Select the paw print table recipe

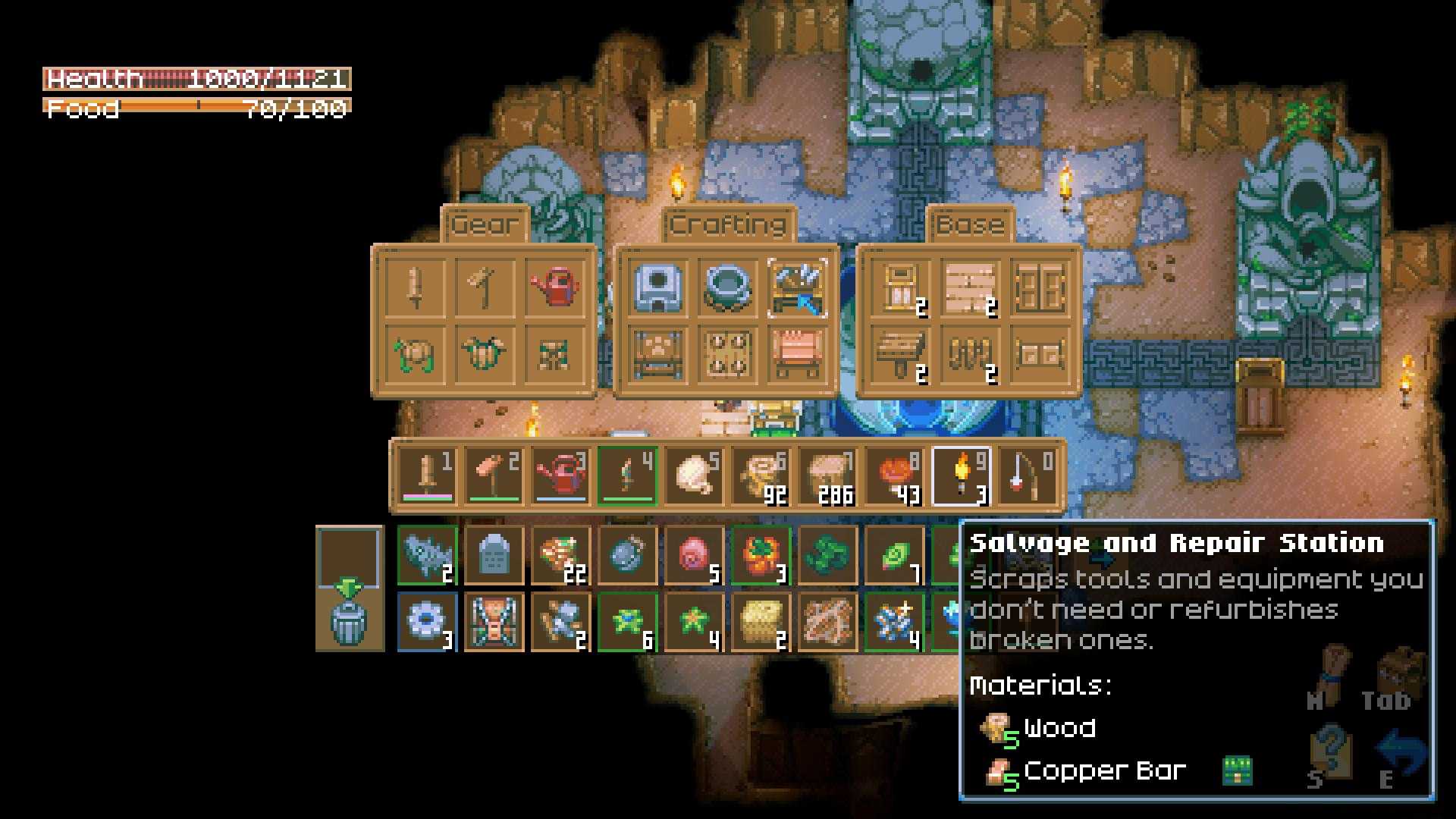pyautogui.click(x=658, y=353)
